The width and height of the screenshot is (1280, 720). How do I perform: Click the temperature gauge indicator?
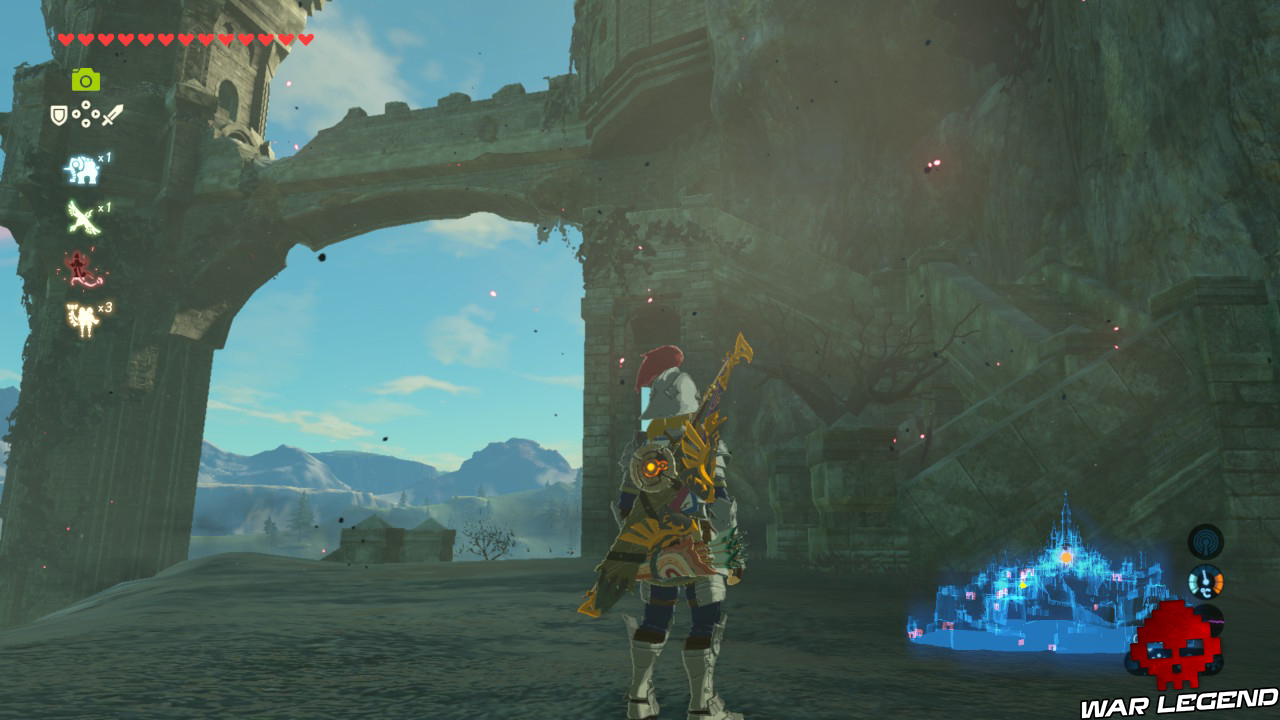tap(1205, 580)
